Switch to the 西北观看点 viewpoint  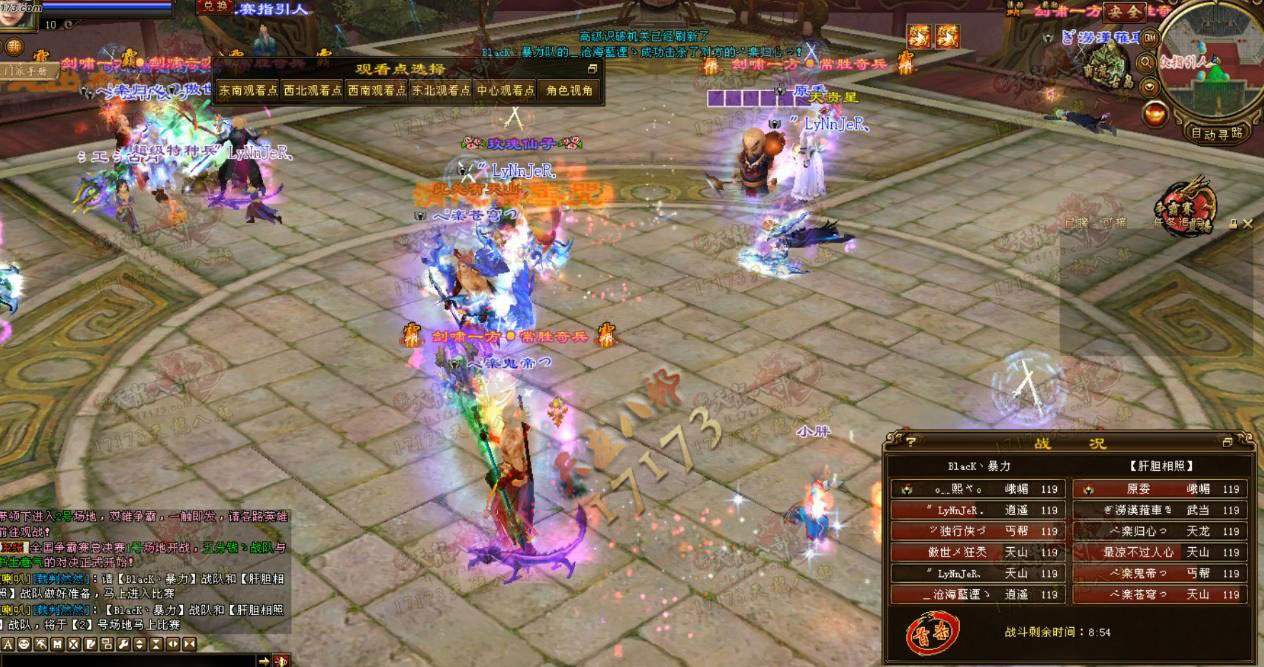[x=312, y=90]
